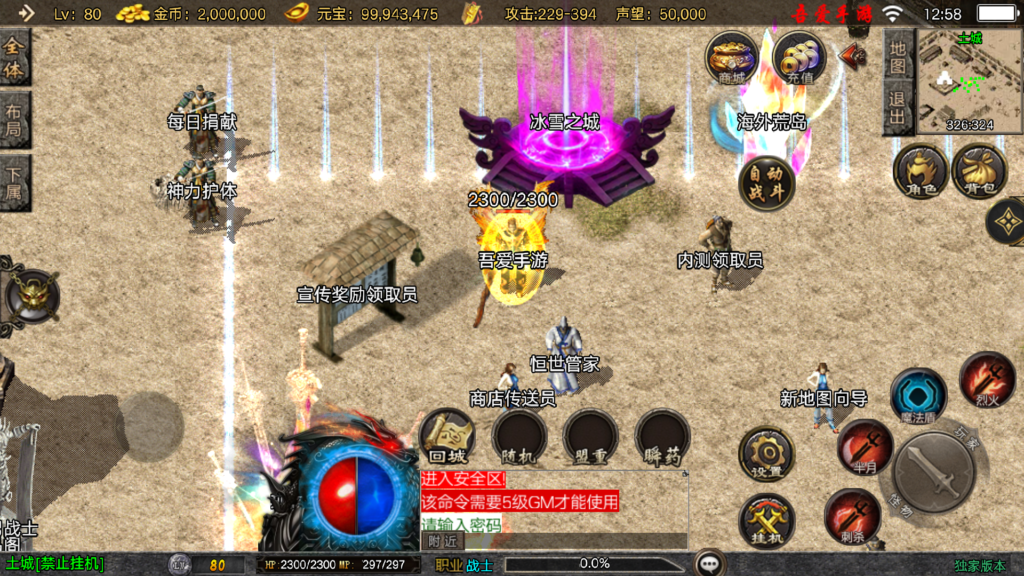1024x576 pixels.
Task: Open the 背包 backpack inventory
Action: pos(979,171)
